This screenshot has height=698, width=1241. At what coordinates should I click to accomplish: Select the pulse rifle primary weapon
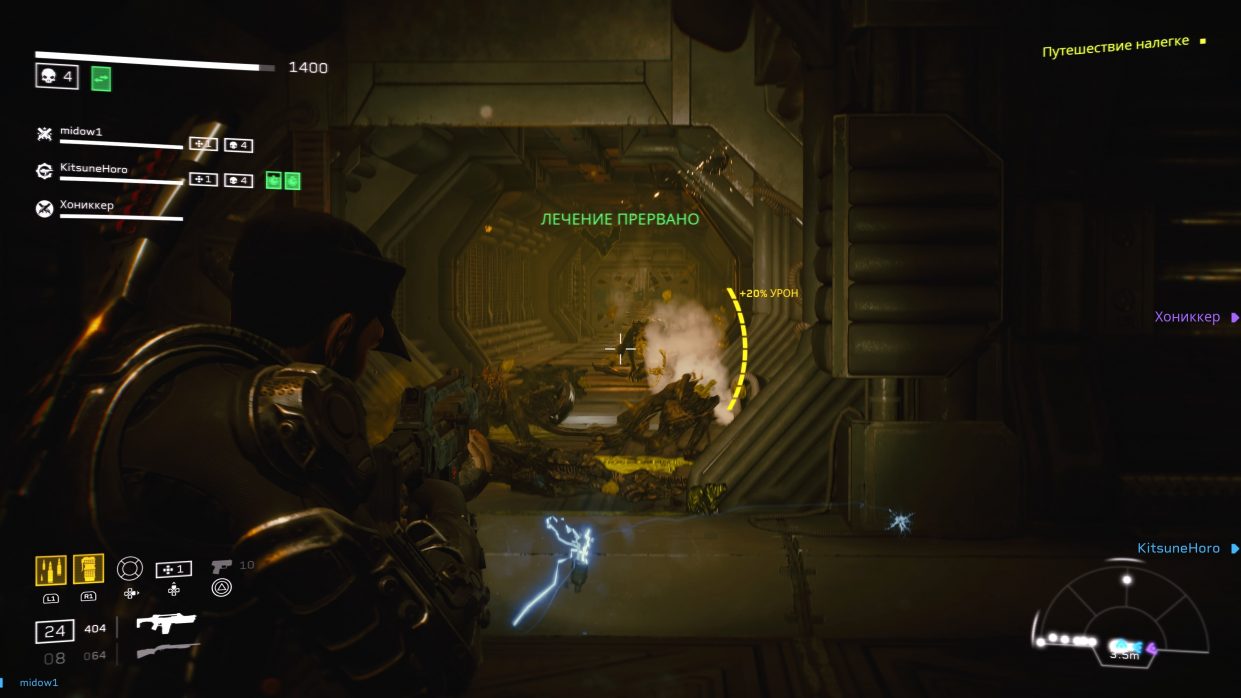point(165,624)
